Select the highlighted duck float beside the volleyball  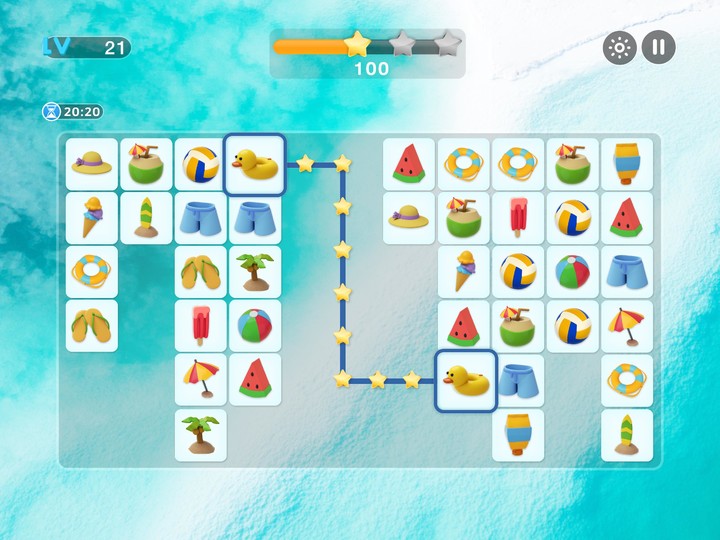pos(255,164)
